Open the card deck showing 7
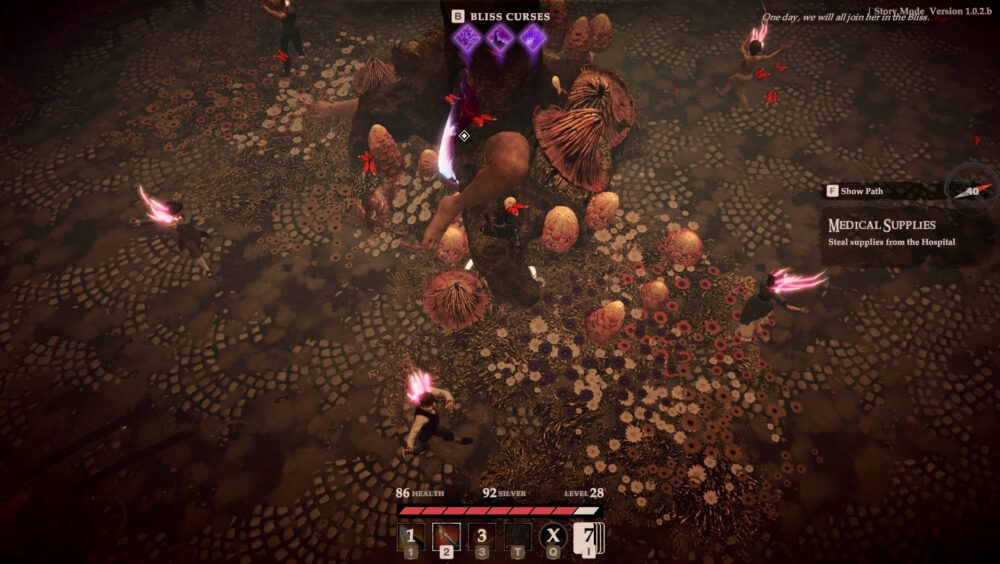This screenshot has width=1000, height=564. coord(587,538)
